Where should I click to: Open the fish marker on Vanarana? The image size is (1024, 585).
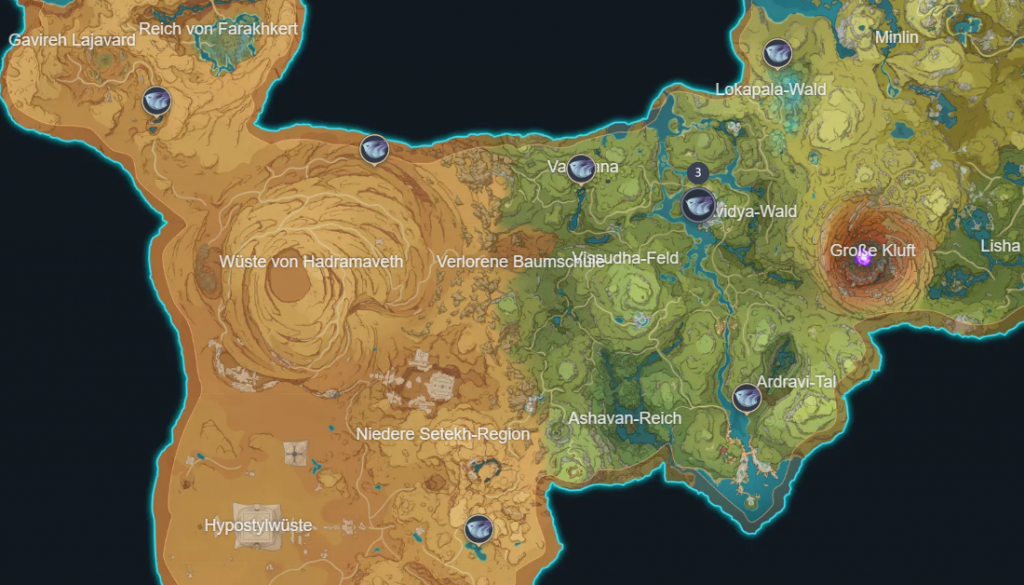(x=580, y=169)
